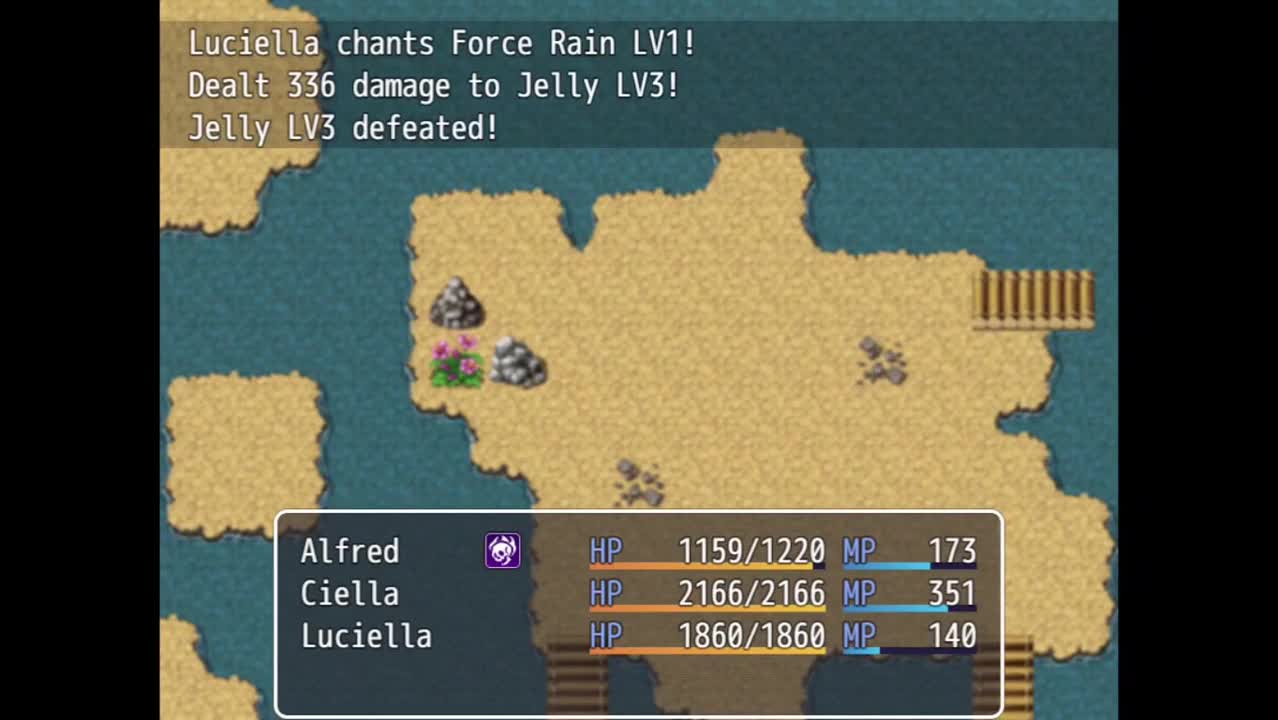Select Alfred in the party status window
1278x720 pixels.
[350, 551]
